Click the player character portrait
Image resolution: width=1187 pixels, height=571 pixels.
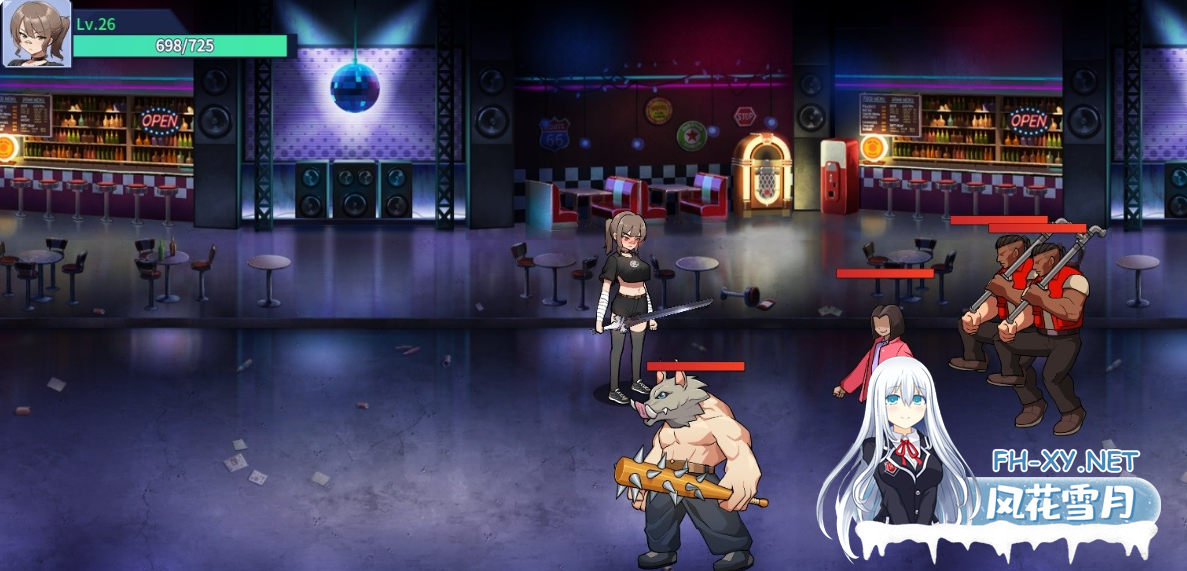[37, 34]
